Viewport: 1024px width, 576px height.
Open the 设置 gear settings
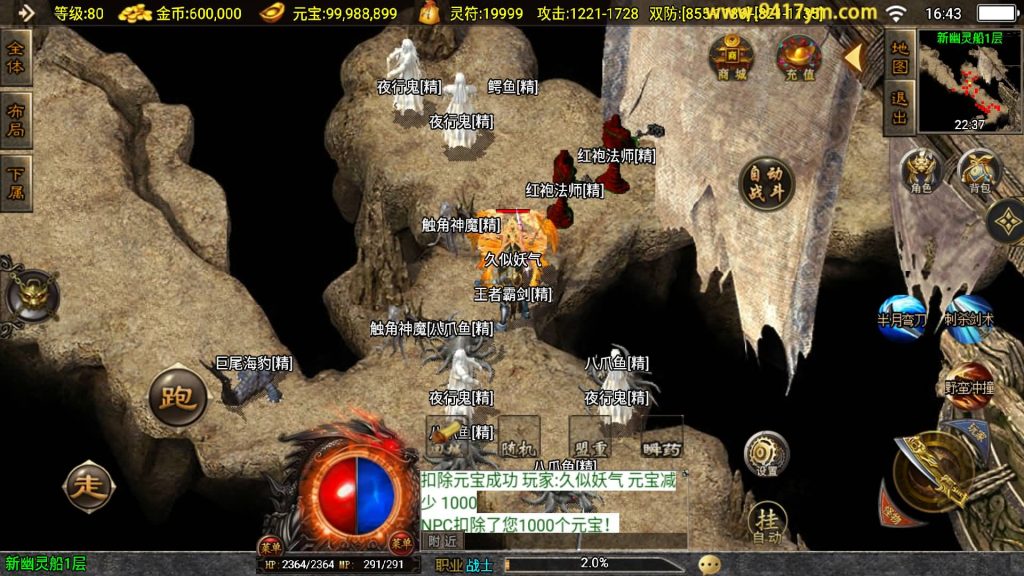pos(767,454)
